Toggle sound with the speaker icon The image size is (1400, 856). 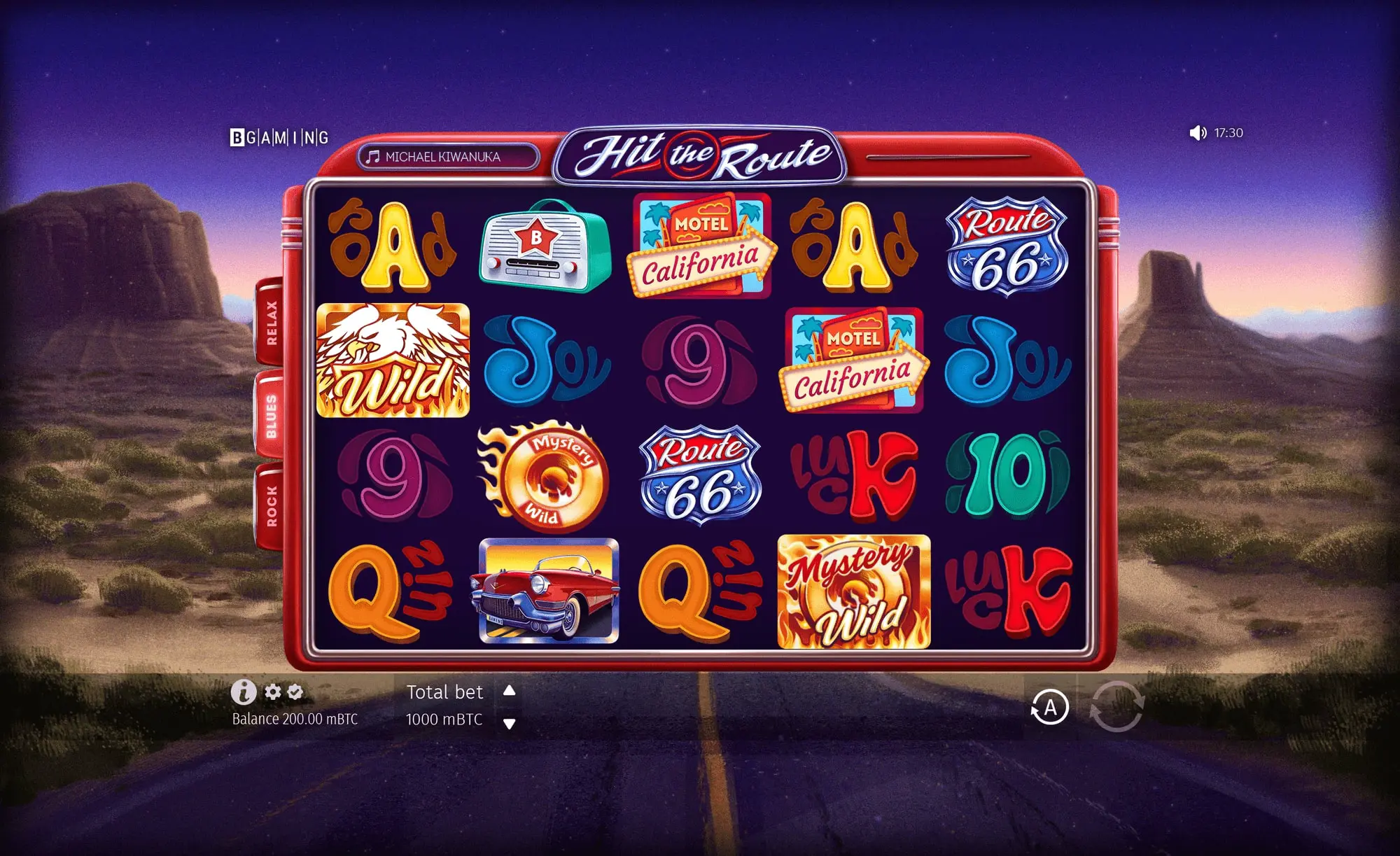click(1198, 133)
